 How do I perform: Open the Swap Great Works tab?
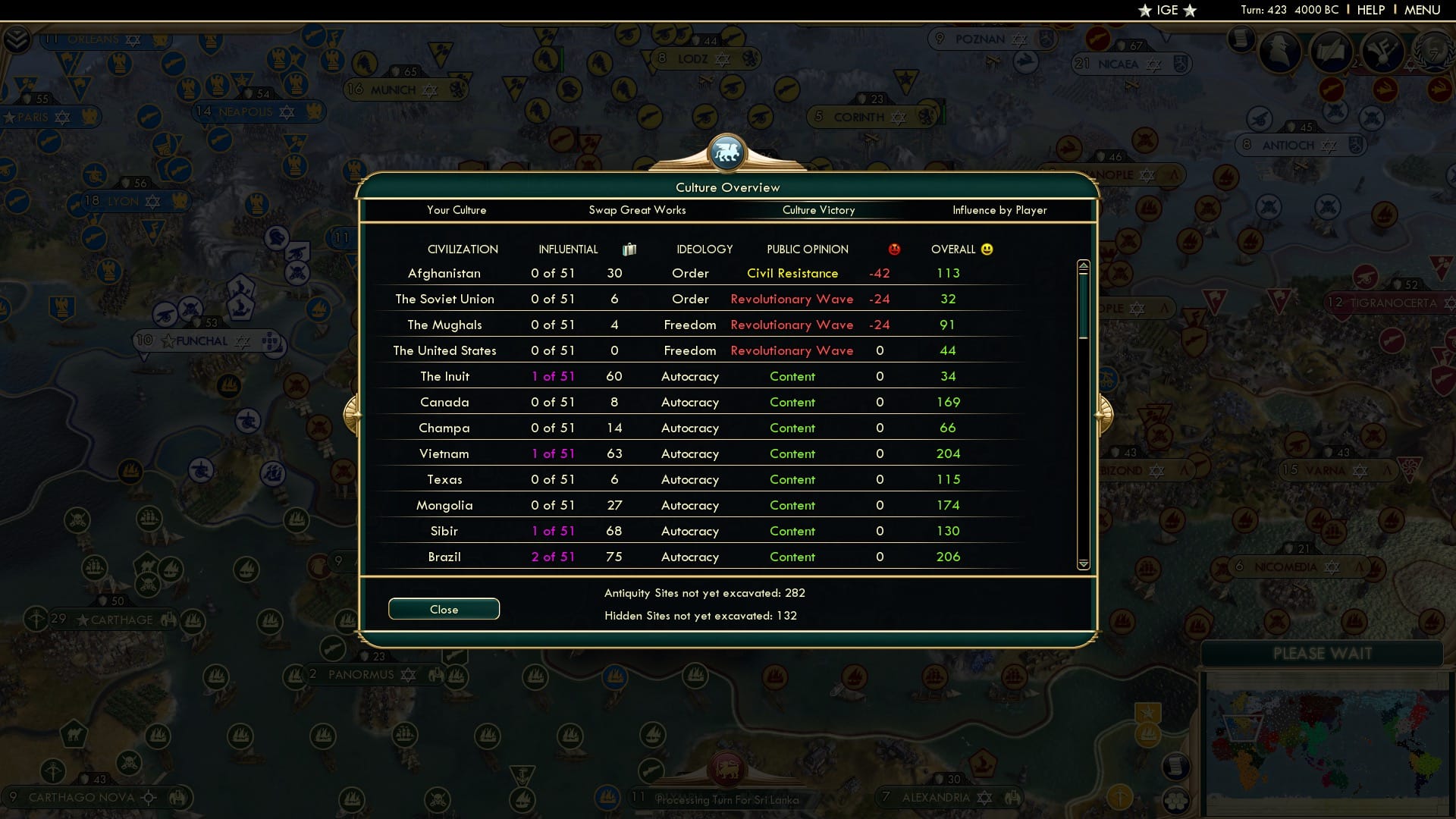[x=638, y=210]
